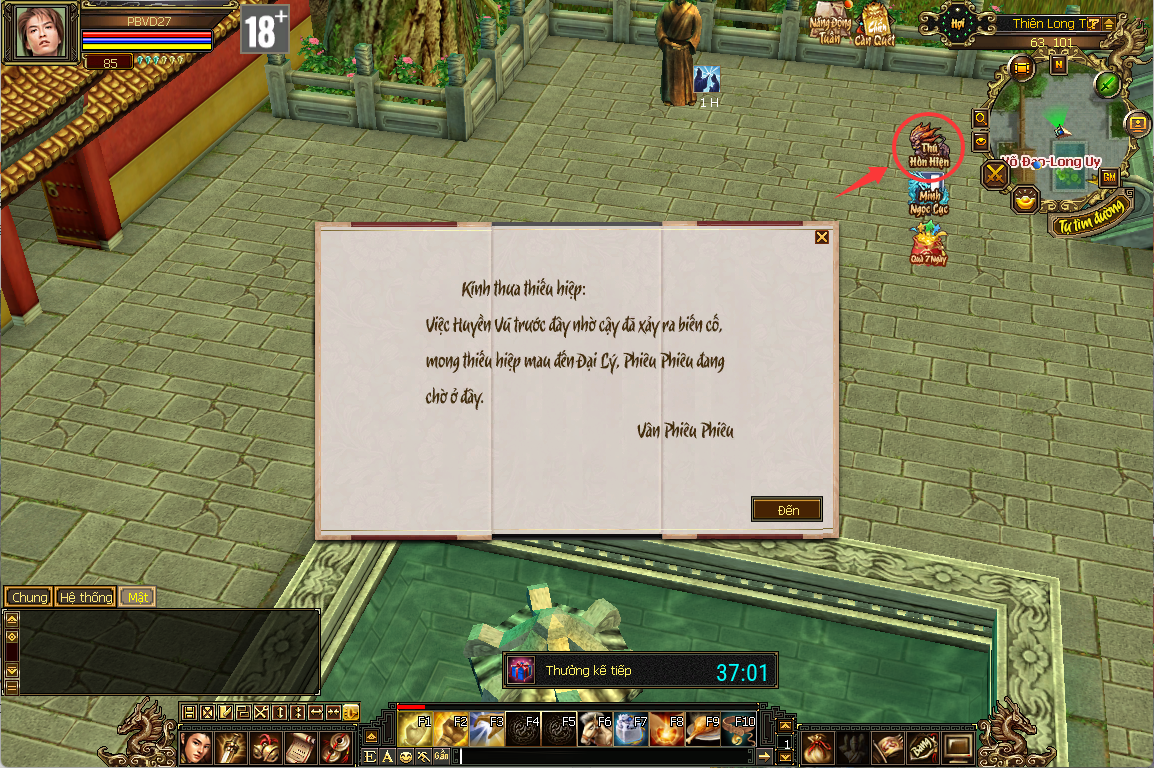Open the Thú Hồn Hiện event icon

pyautogui.click(x=928, y=145)
